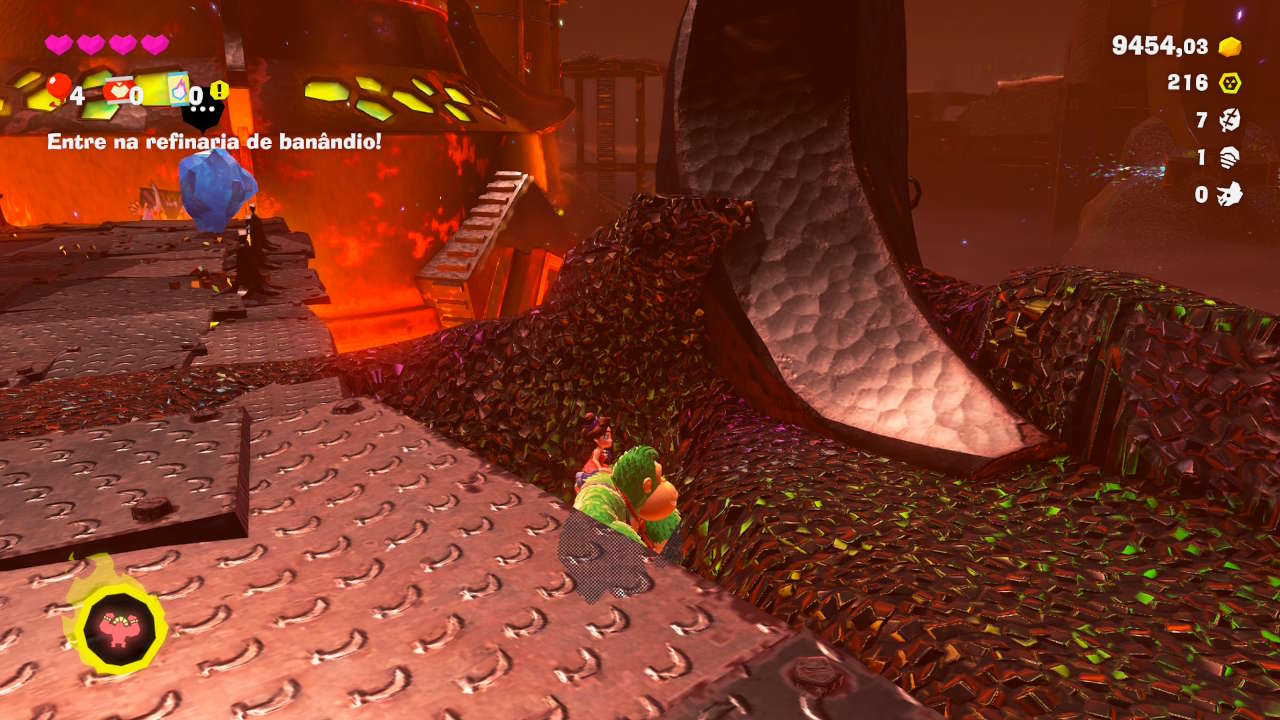Activate the Kong Bananza transformation gauge
The width and height of the screenshot is (1280, 720).
pyautogui.click(x=120, y=627)
